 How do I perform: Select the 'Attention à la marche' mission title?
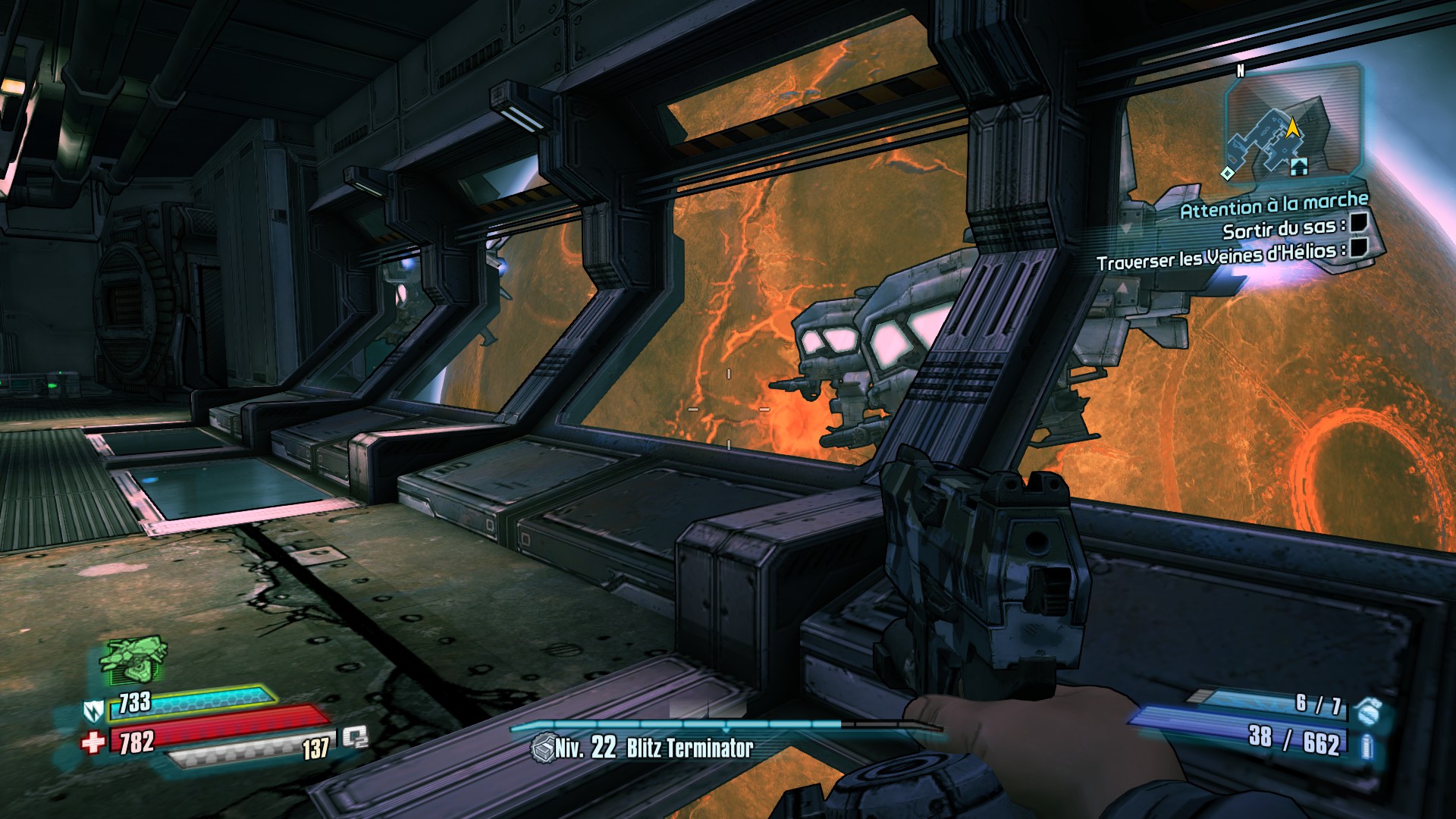1274,205
